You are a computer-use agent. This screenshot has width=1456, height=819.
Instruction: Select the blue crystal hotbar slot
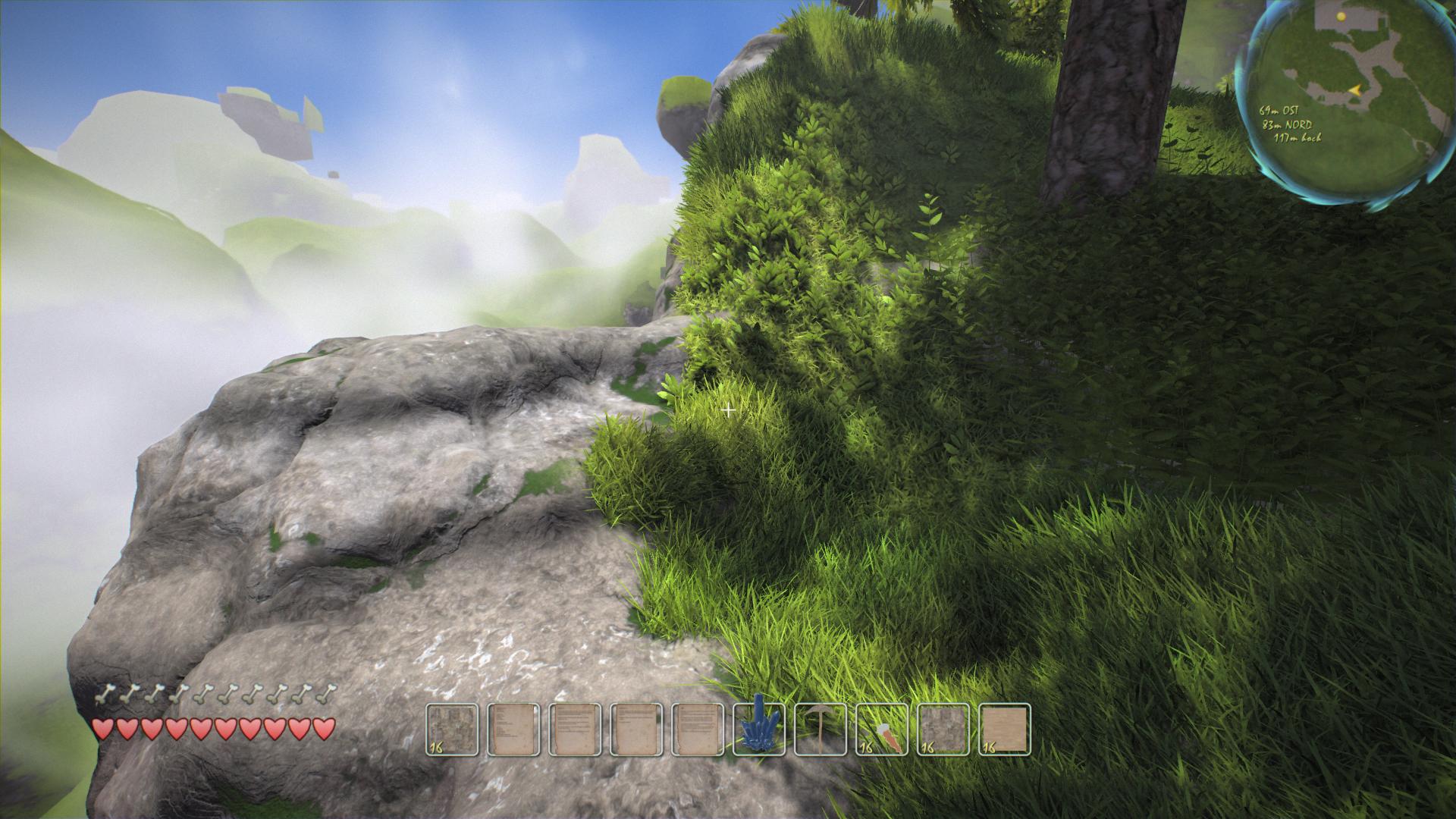(759, 730)
